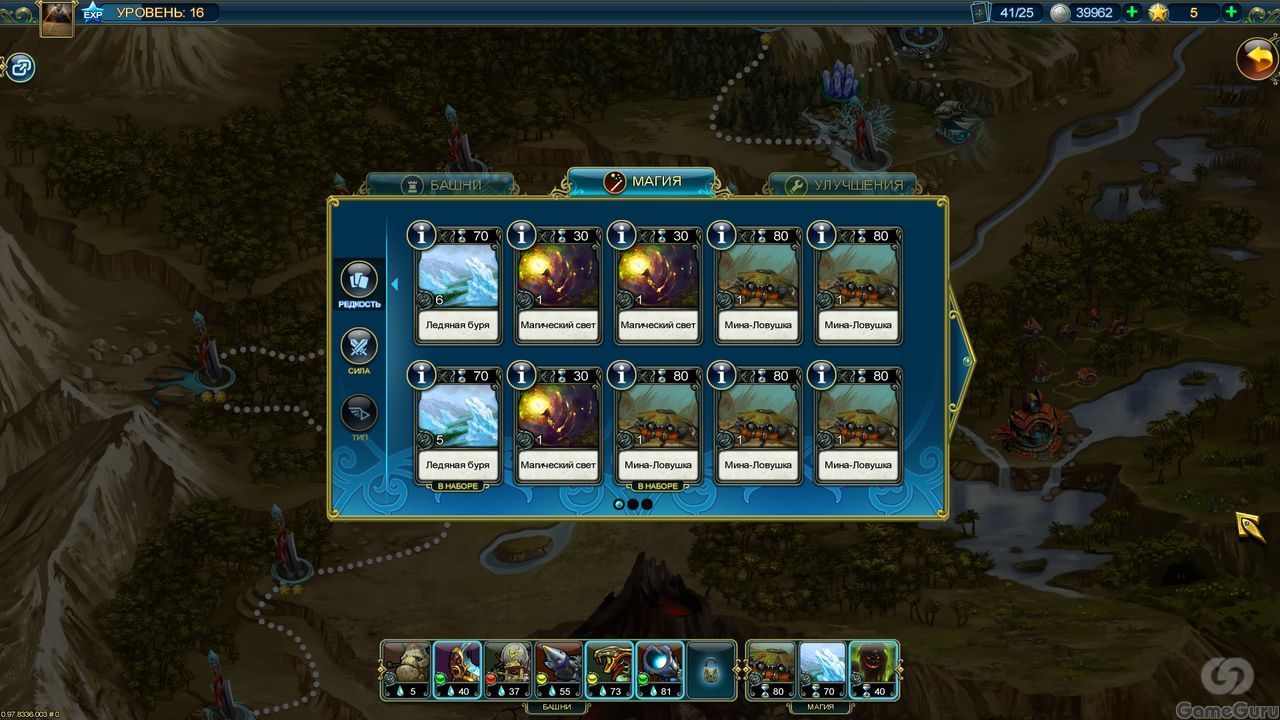
Task: Add more silver coins with plus button
Action: pos(1132,13)
